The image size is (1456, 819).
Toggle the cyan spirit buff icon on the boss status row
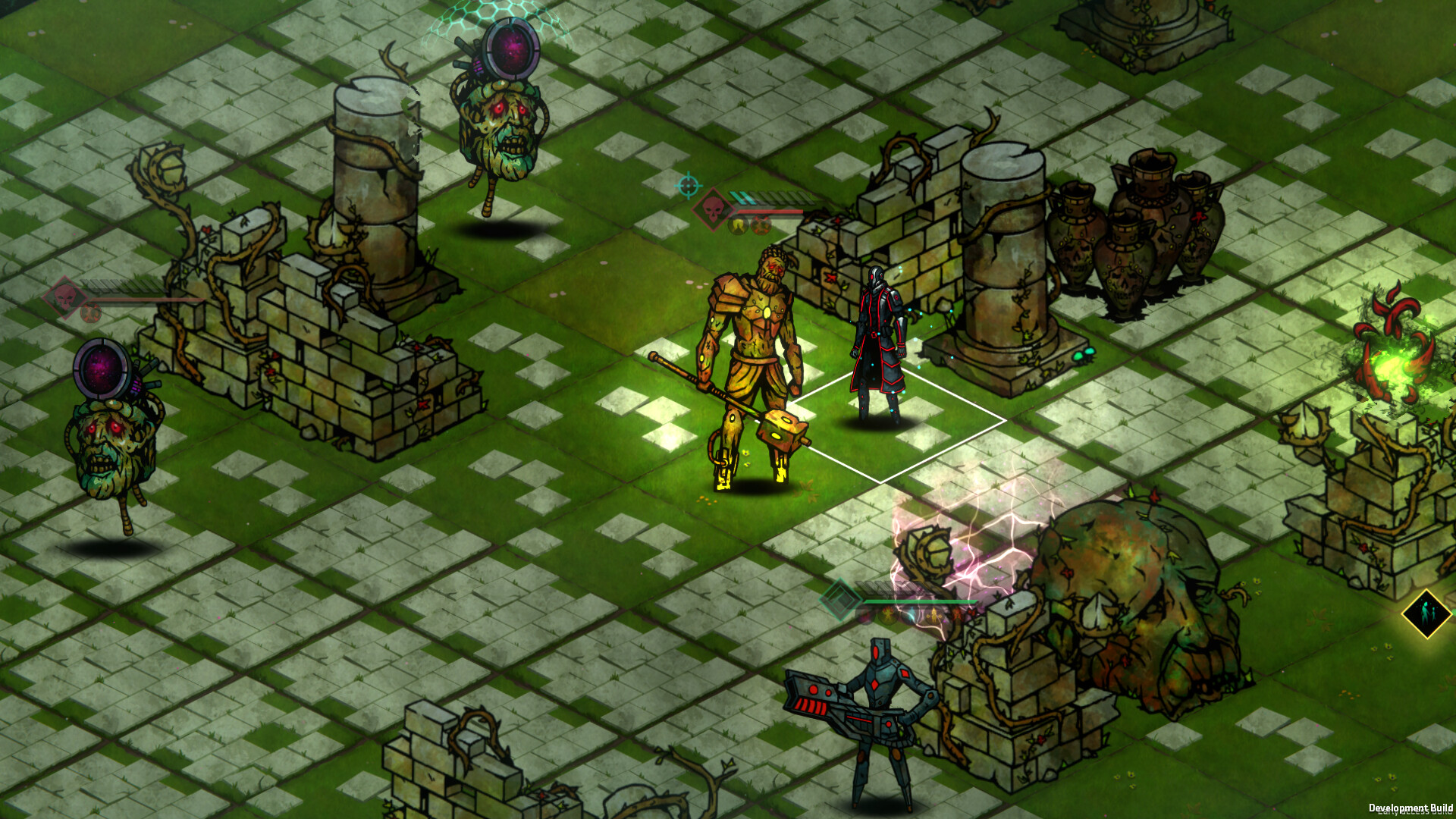910,616
